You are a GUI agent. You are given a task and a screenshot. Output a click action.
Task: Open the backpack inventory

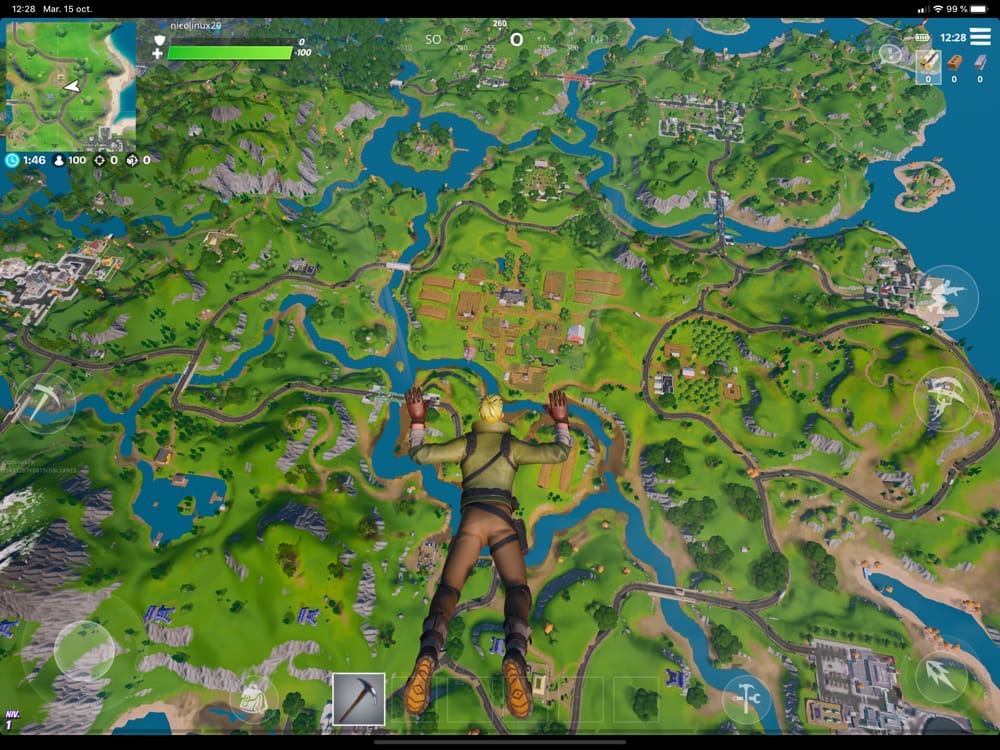(252, 696)
